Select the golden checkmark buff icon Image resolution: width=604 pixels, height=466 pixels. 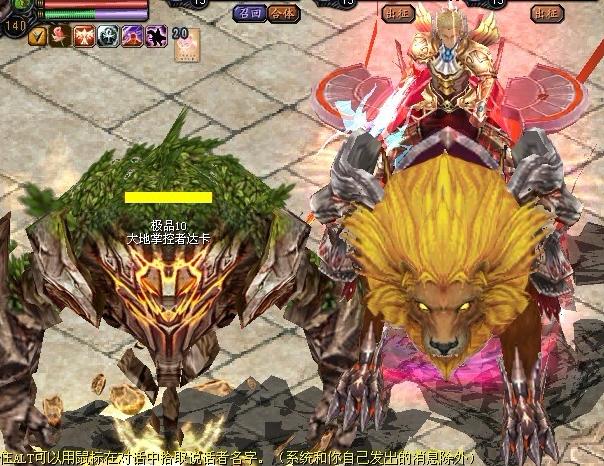click(38, 37)
